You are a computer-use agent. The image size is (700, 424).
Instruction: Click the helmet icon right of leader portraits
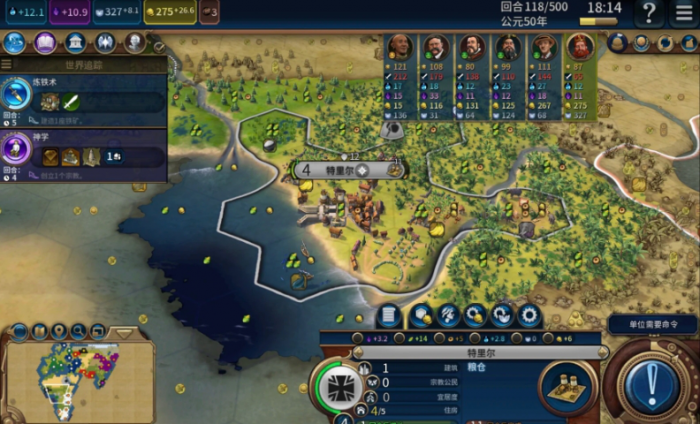(616, 43)
